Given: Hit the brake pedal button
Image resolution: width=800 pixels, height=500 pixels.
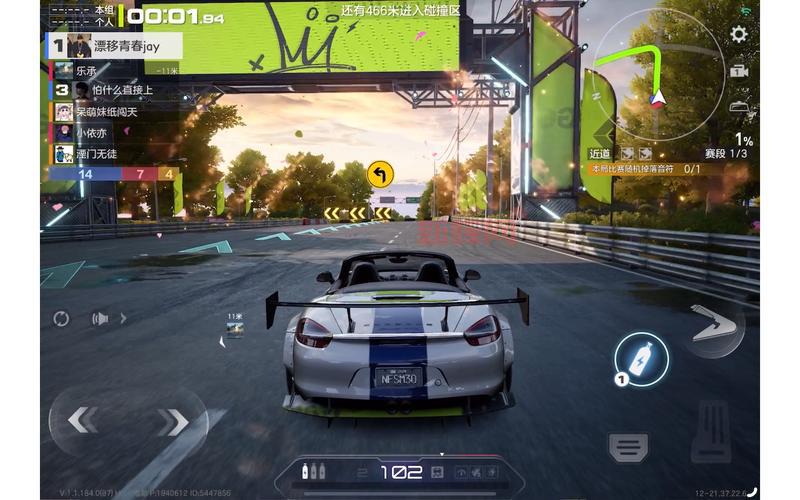Looking at the screenshot, I should [x=629, y=447].
